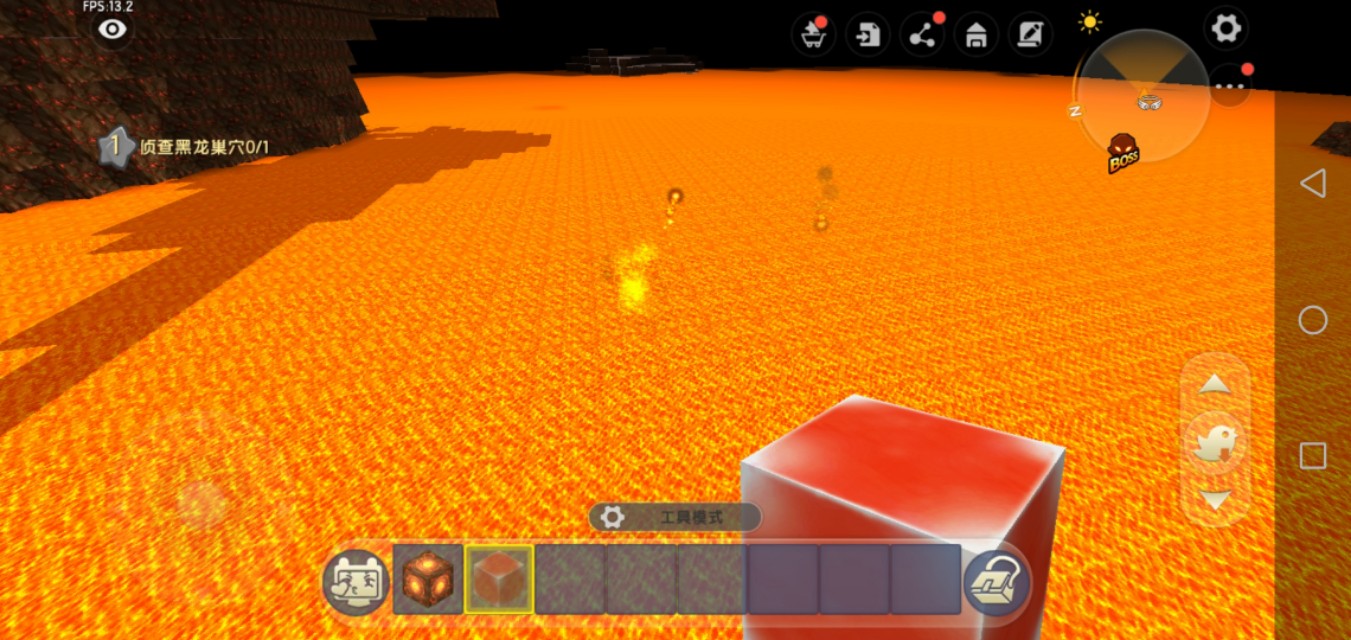Open the circular minimap

[1142, 93]
